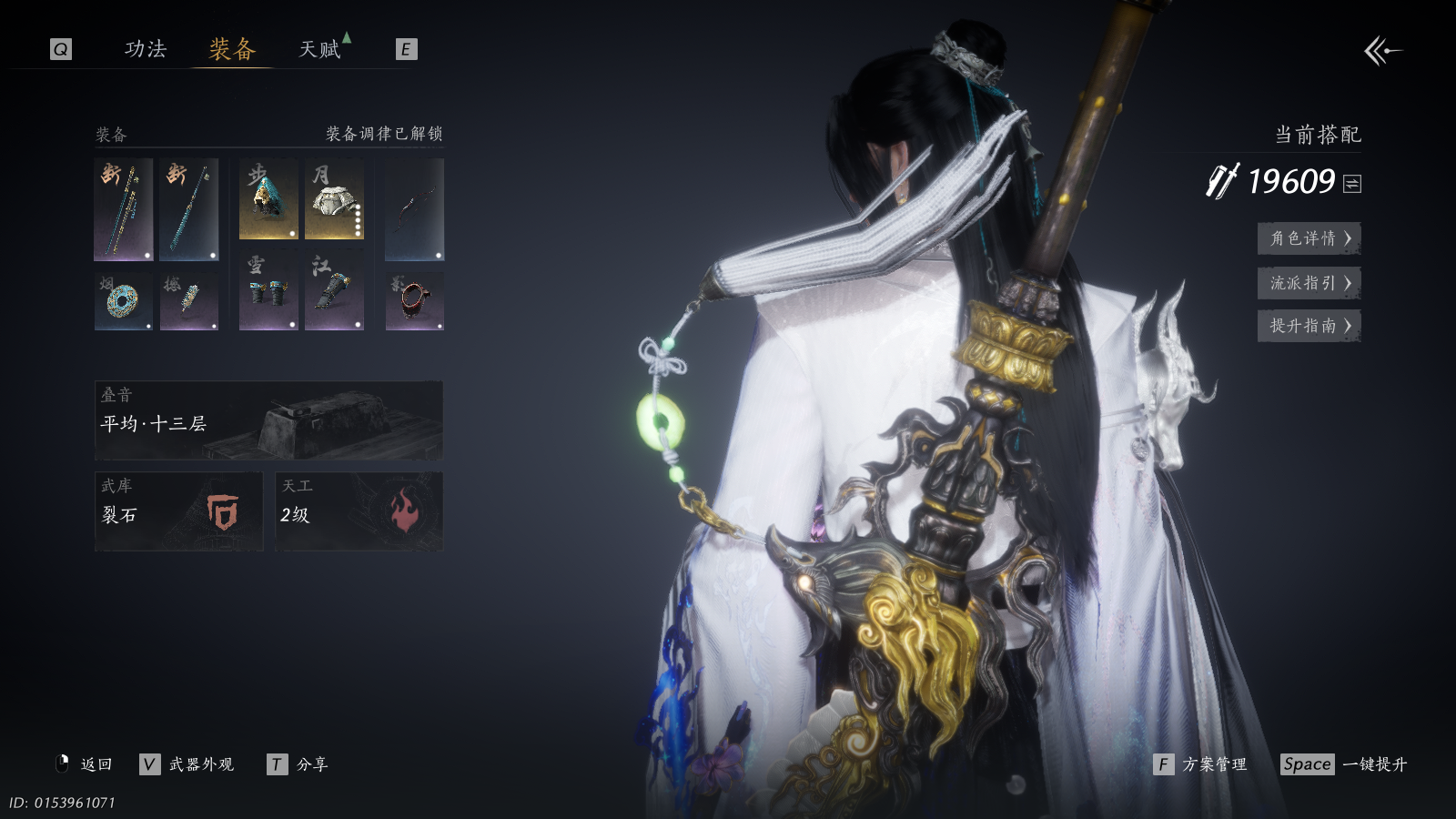Open the 提升指南 guide
The image size is (1456, 819).
(x=1309, y=326)
